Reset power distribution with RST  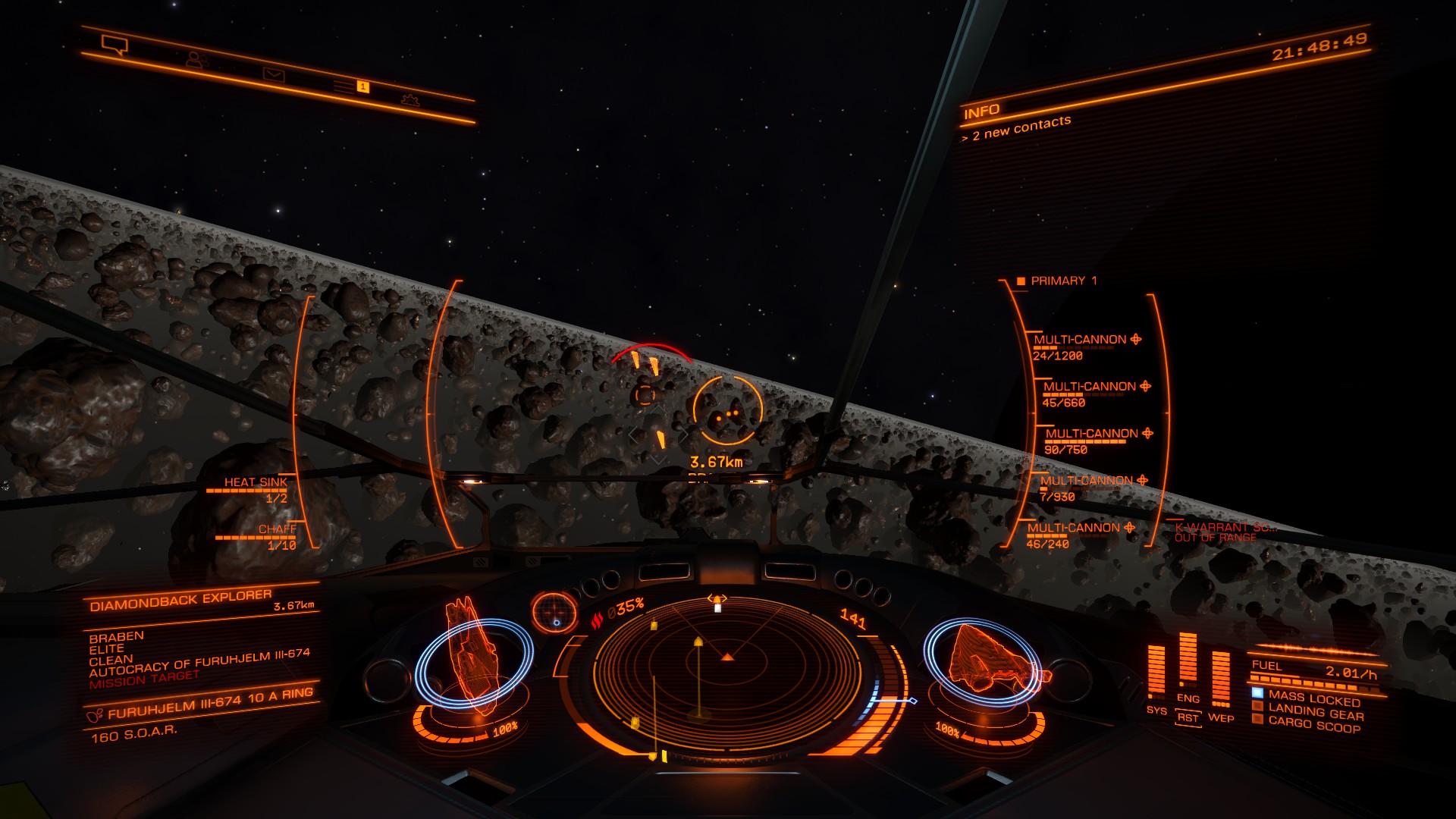(1188, 718)
